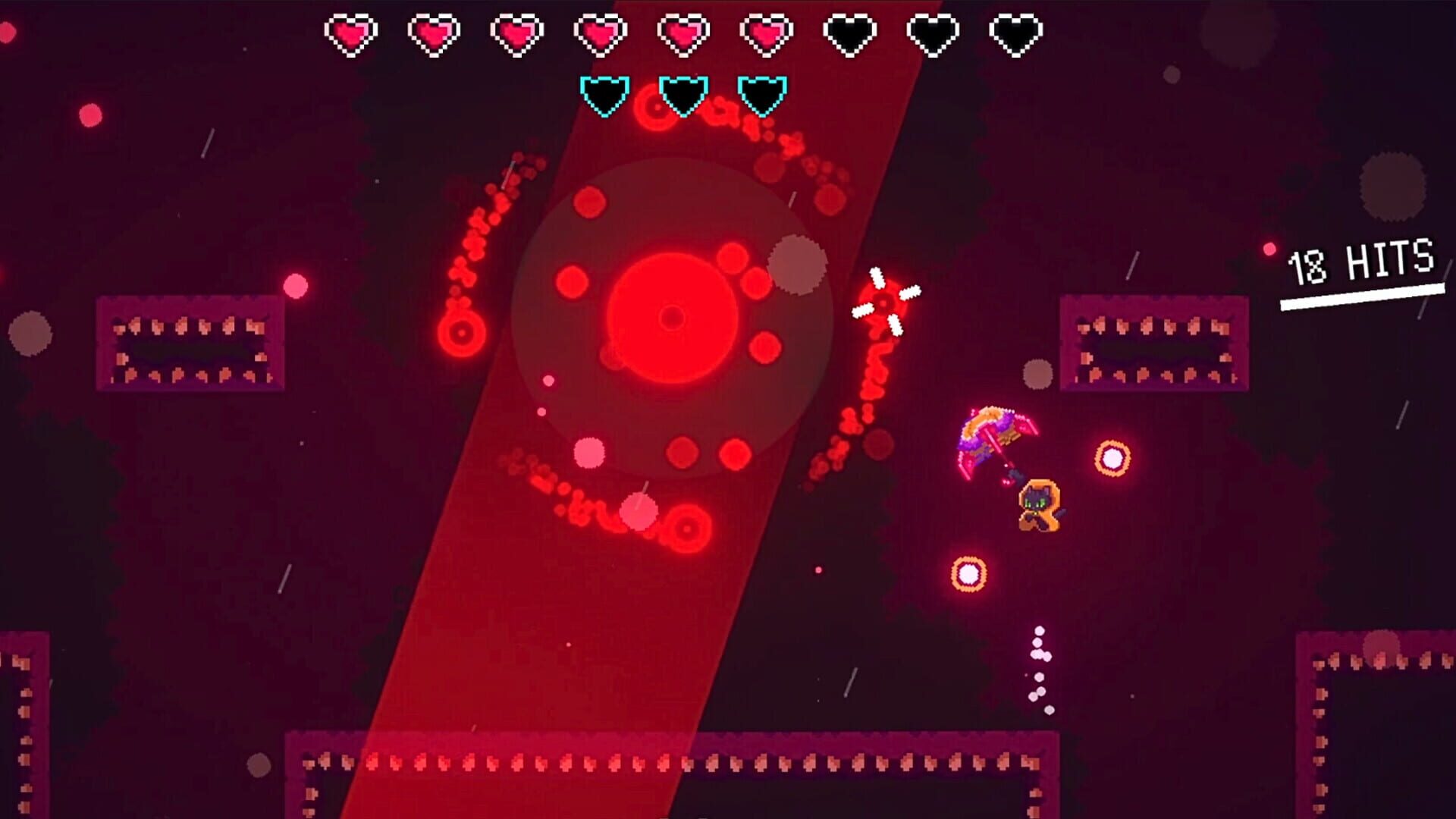Click the white orb pickup beside the cat
The height and width of the screenshot is (819, 1456).
click(1111, 459)
